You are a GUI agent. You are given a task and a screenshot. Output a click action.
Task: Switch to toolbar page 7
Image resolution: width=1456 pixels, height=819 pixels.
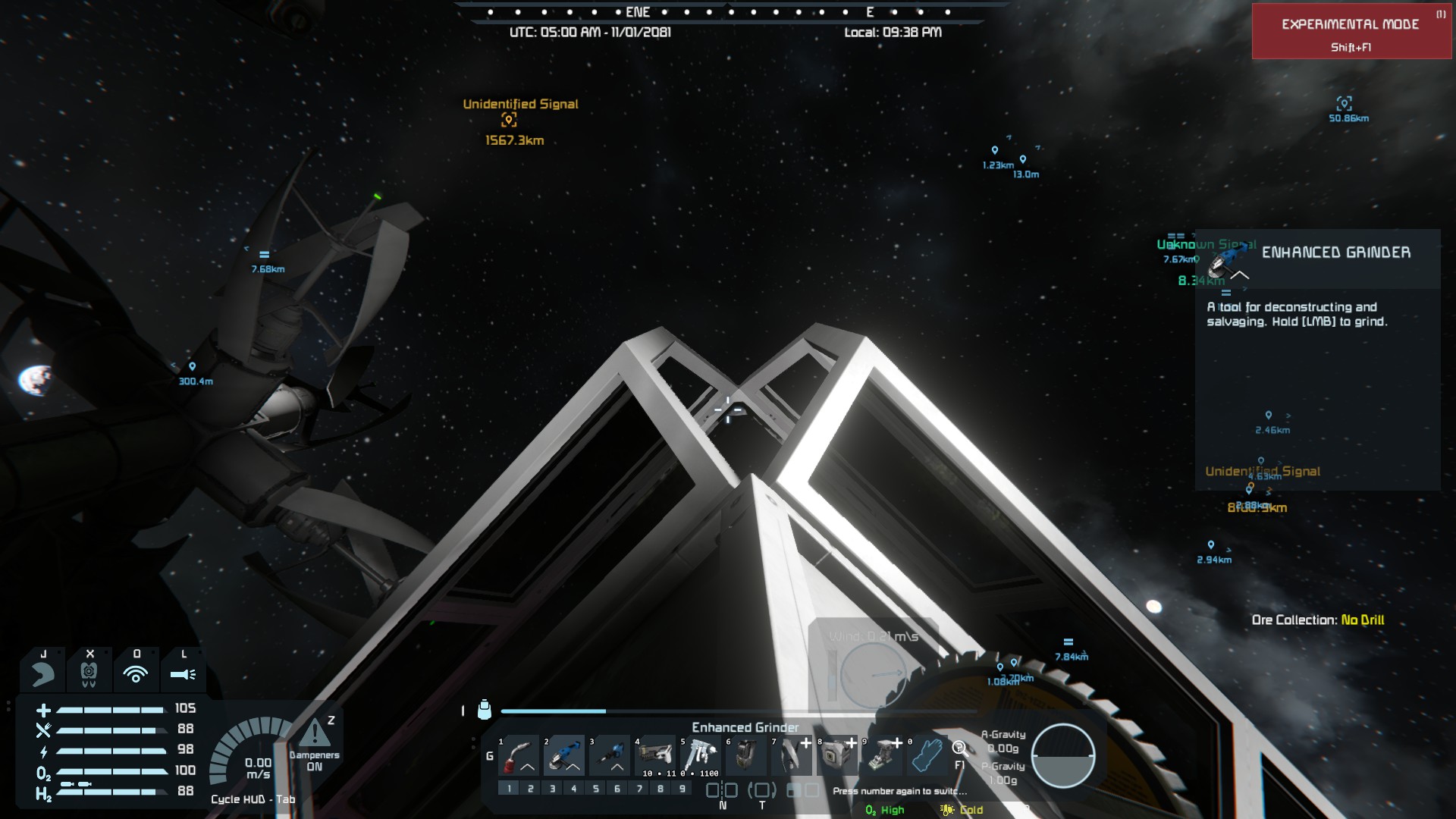(x=639, y=789)
